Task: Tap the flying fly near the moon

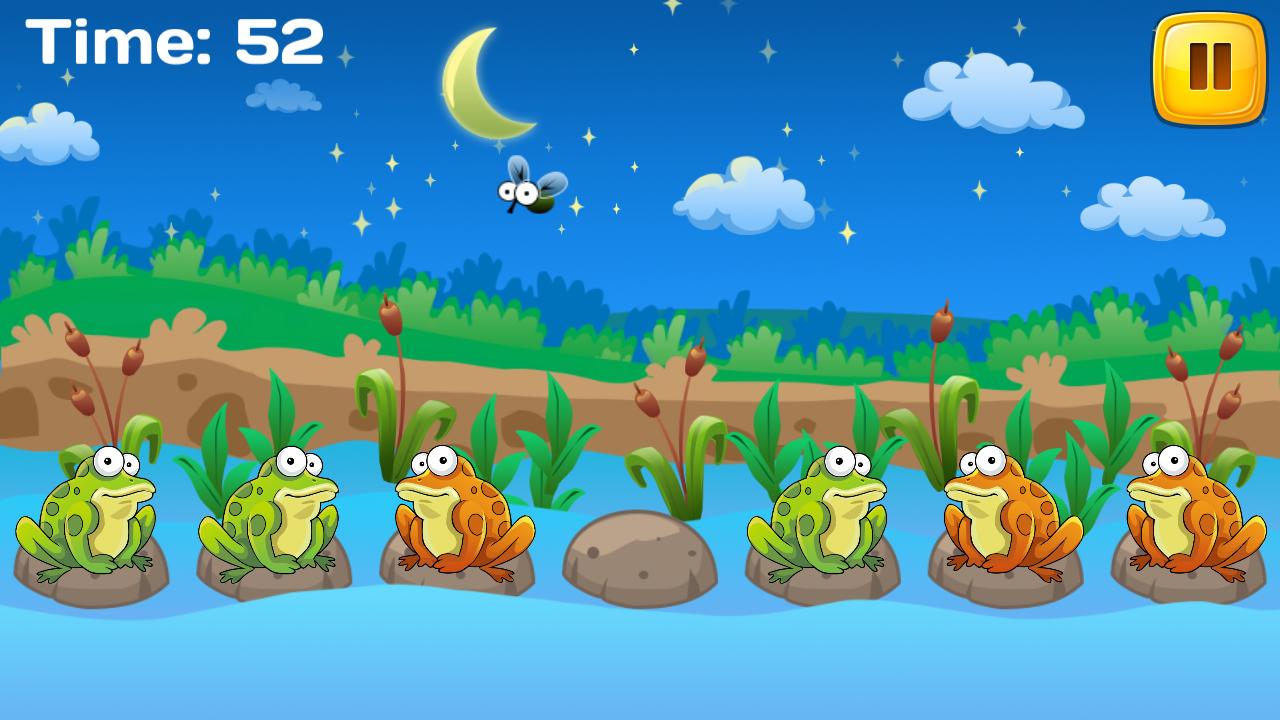Action: pyautogui.click(x=531, y=192)
